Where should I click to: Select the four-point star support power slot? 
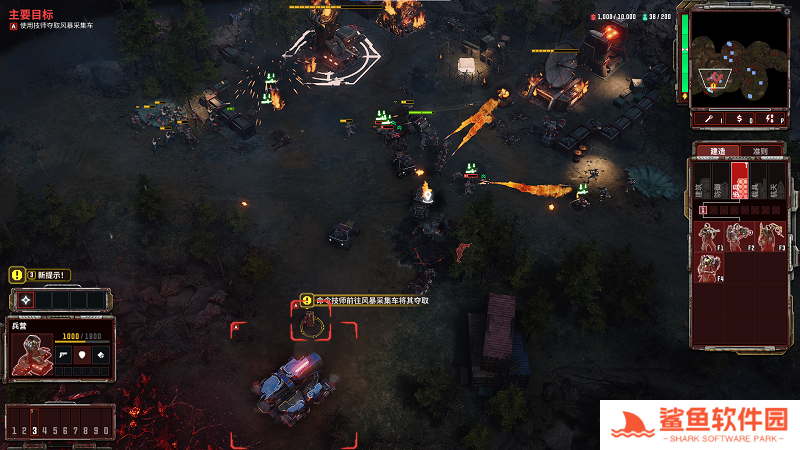tap(26, 299)
